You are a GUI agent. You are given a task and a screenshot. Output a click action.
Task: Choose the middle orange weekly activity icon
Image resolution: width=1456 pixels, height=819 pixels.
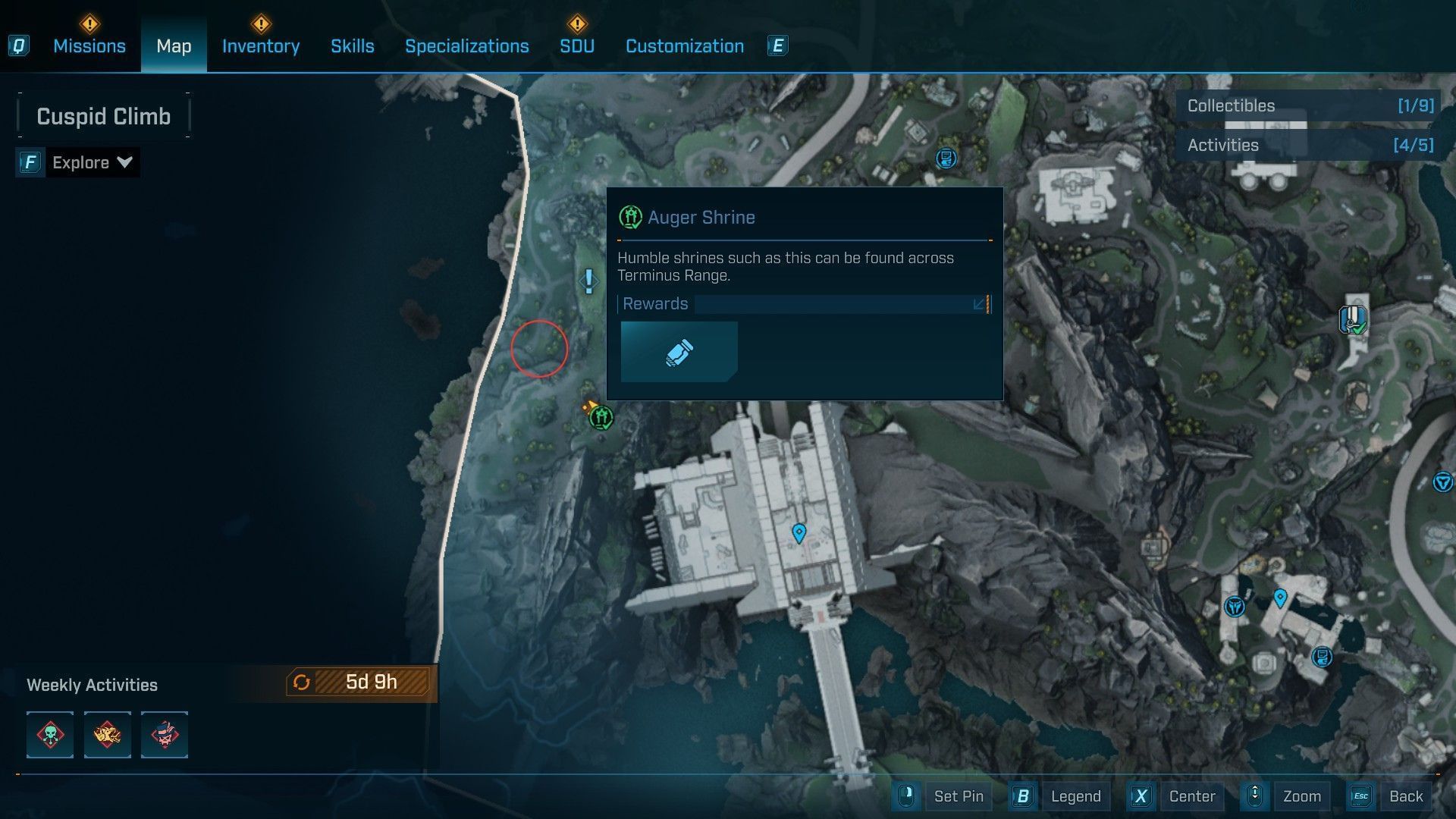coord(107,735)
